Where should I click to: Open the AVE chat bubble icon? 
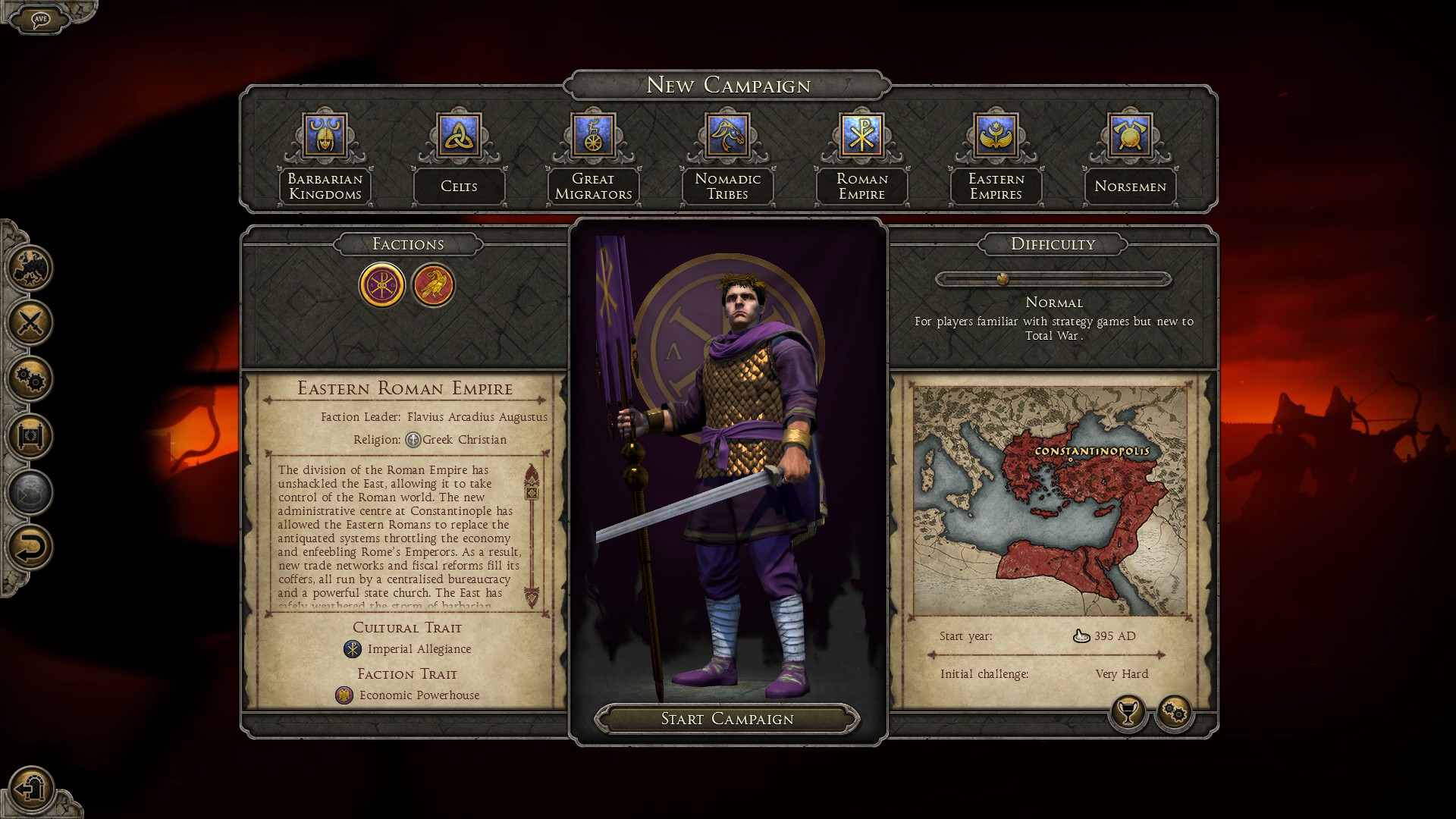click(40, 19)
